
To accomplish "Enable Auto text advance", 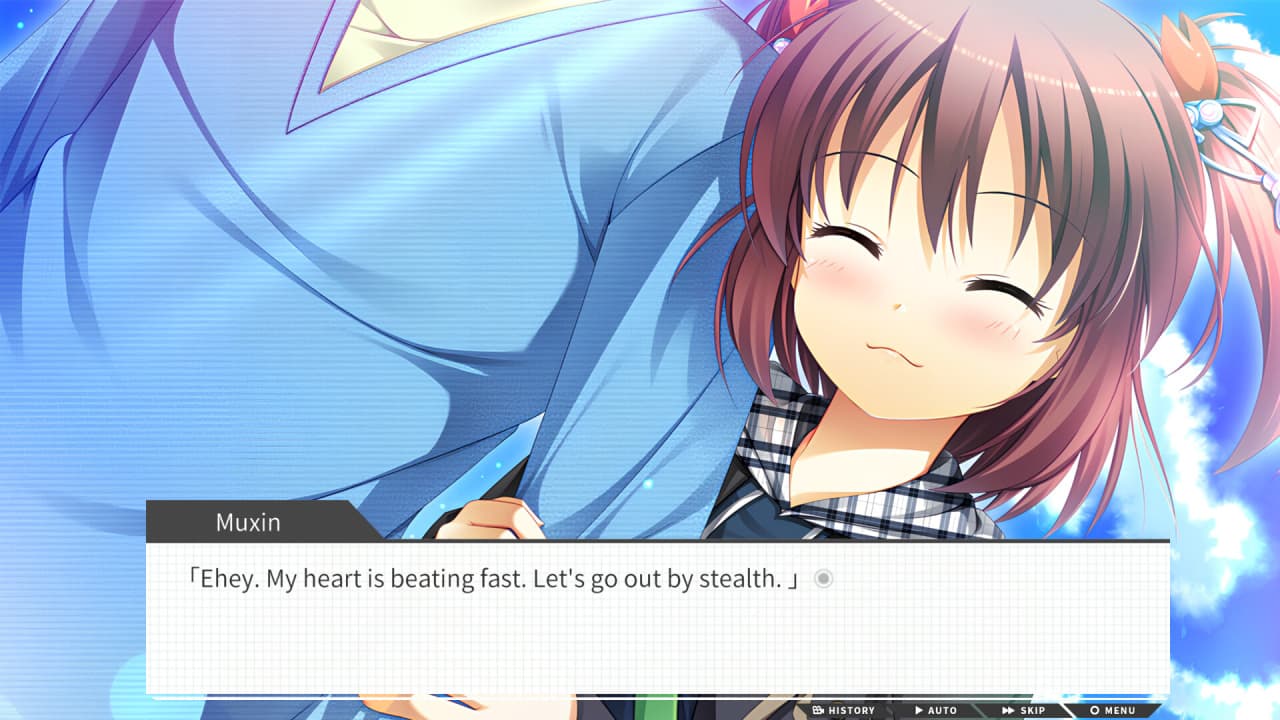I will pos(936,711).
